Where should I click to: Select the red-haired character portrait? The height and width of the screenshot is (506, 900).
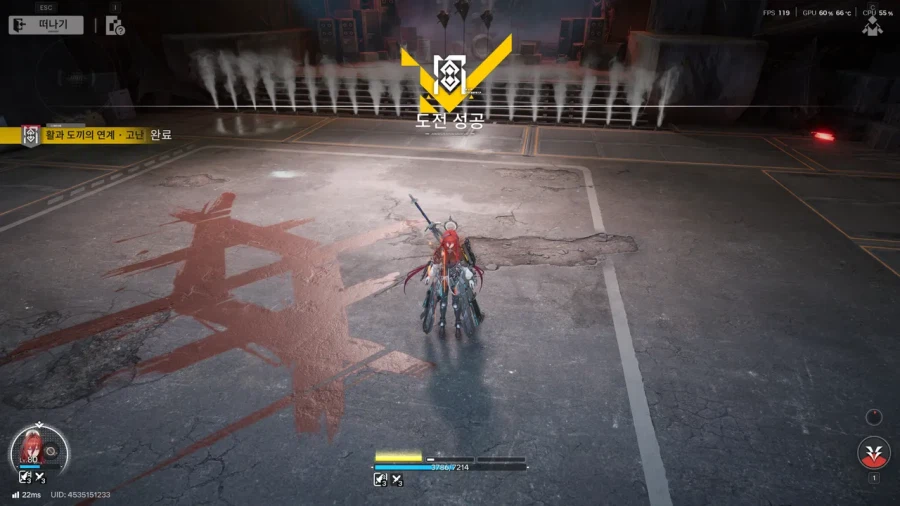coord(36,449)
